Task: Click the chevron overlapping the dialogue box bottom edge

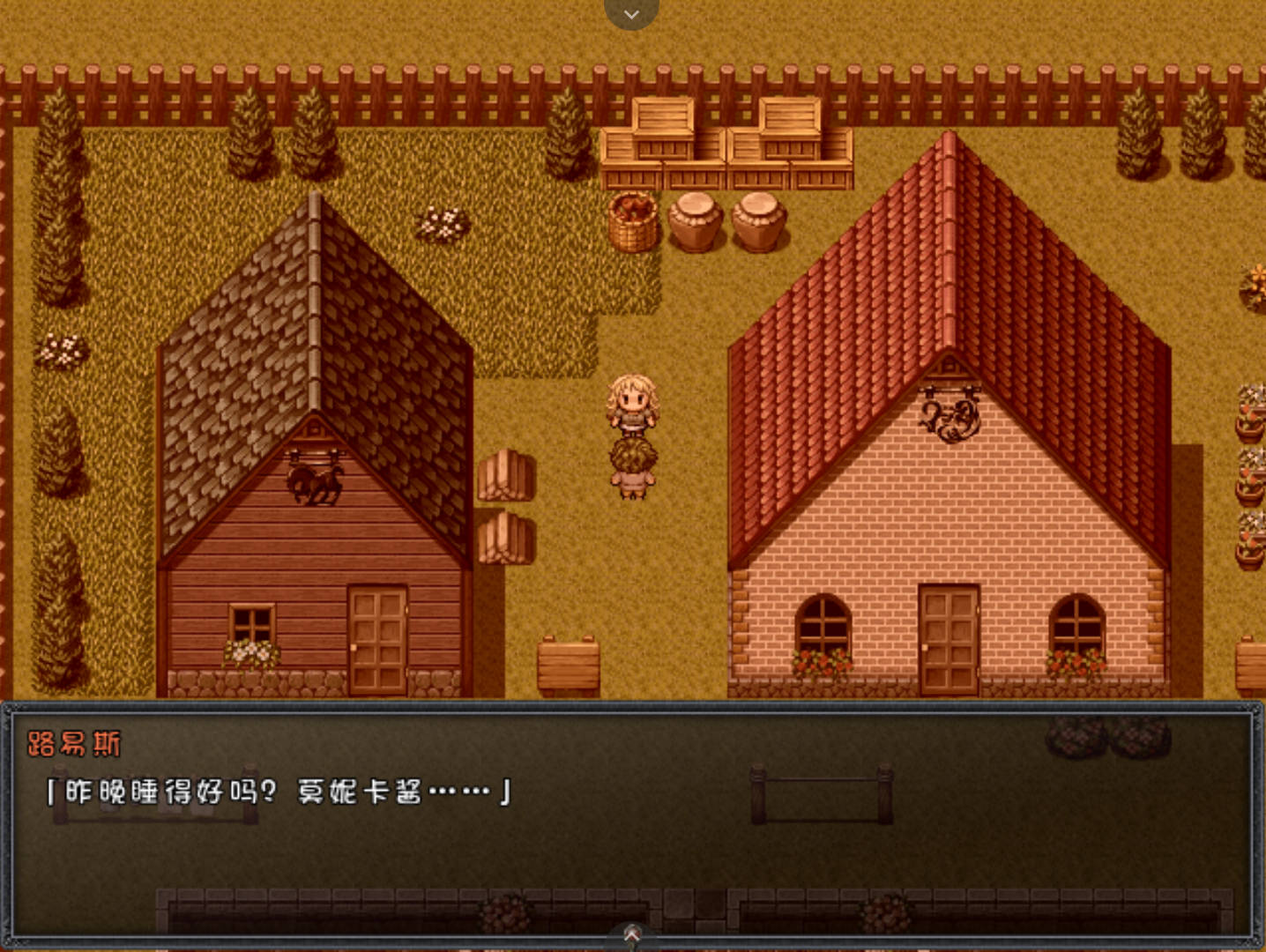Action: tap(631, 933)
